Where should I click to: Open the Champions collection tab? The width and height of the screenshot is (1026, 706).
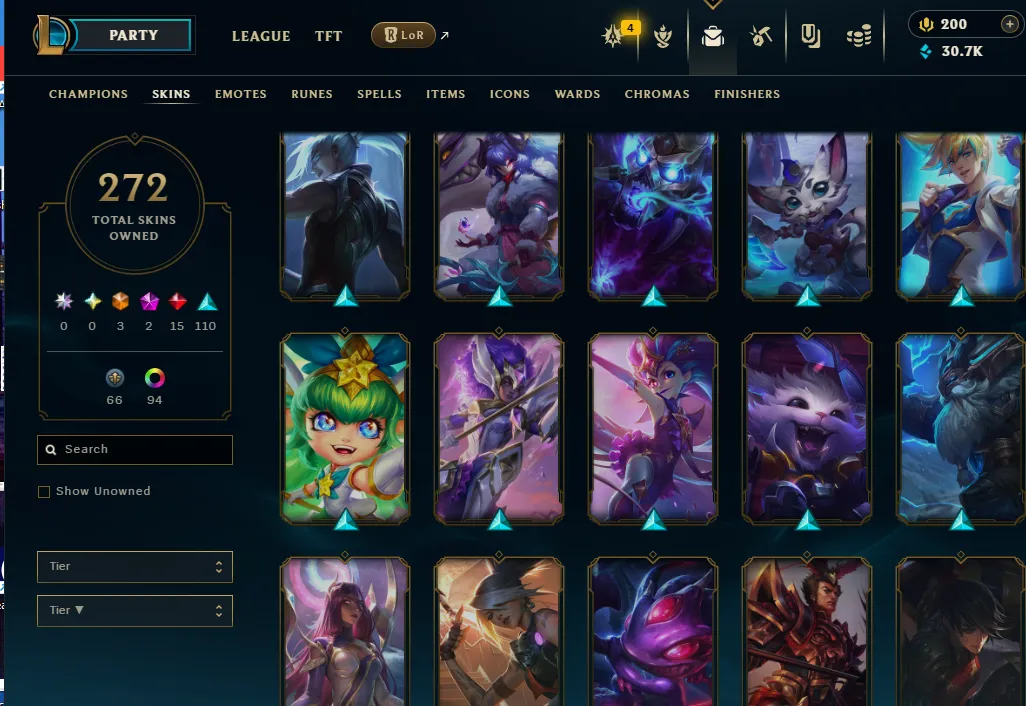(88, 94)
